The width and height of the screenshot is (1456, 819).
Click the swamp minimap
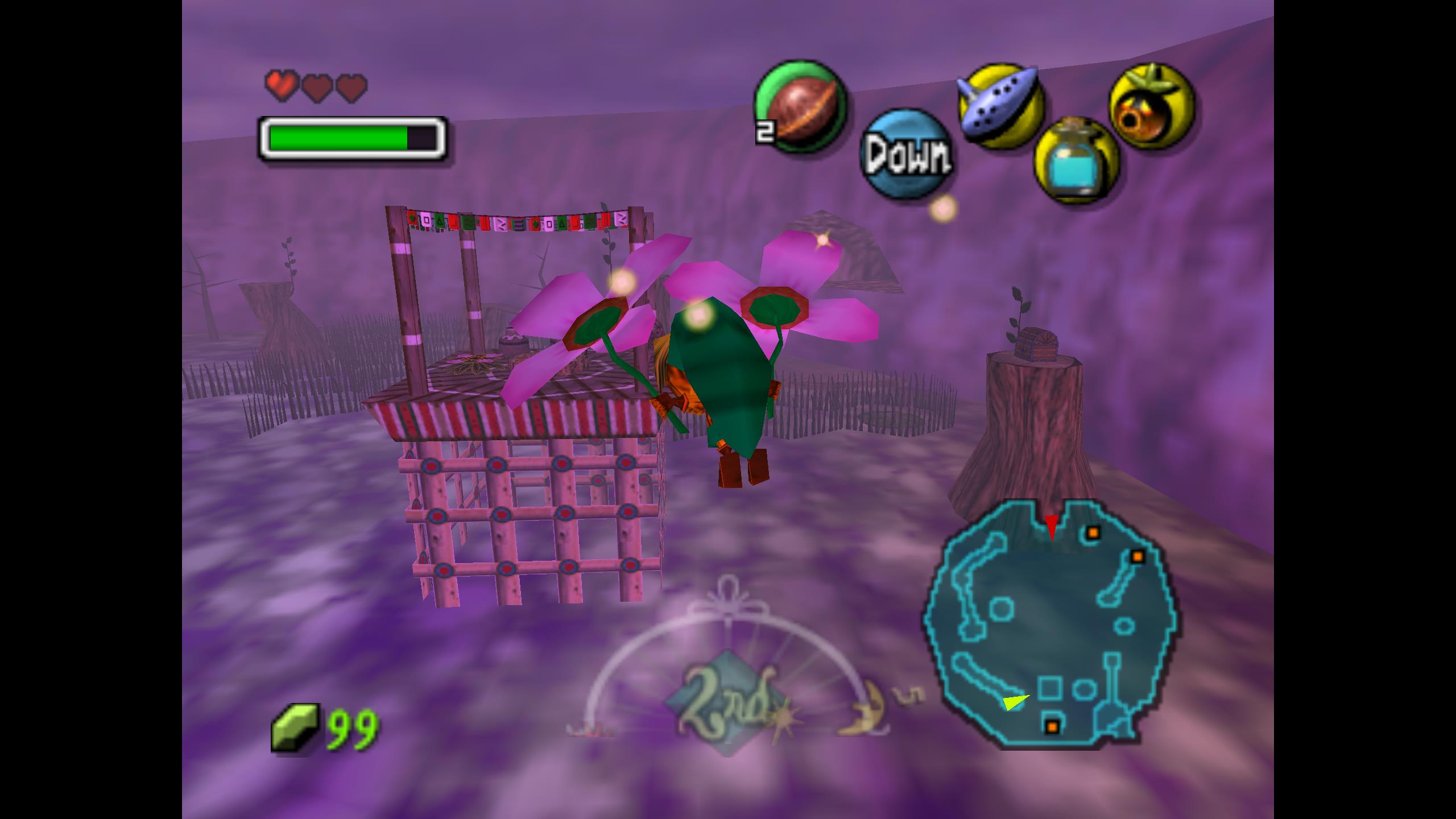[x=1050, y=622]
